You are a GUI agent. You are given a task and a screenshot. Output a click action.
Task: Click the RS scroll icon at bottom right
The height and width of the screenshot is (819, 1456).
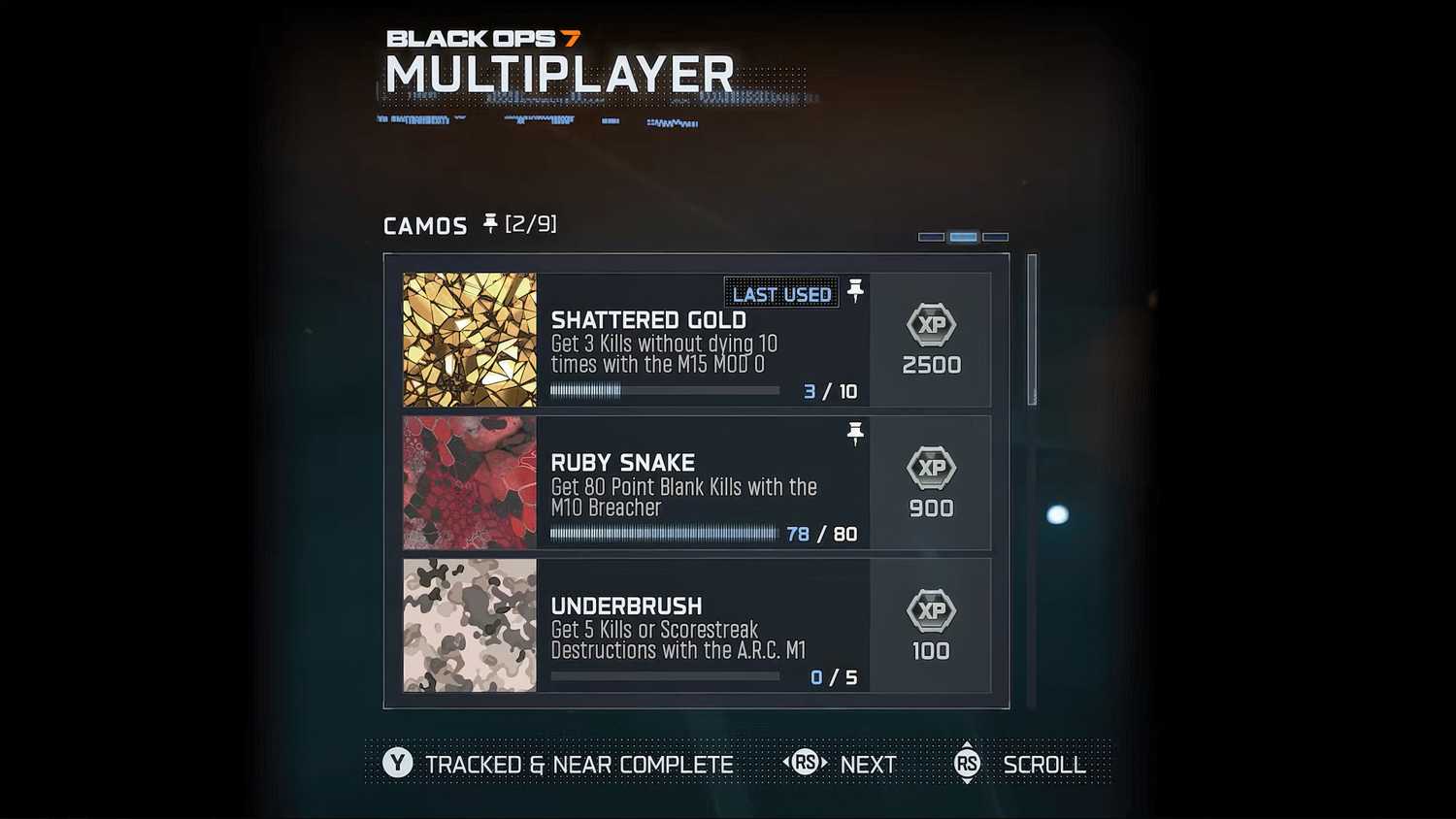(x=967, y=764)
